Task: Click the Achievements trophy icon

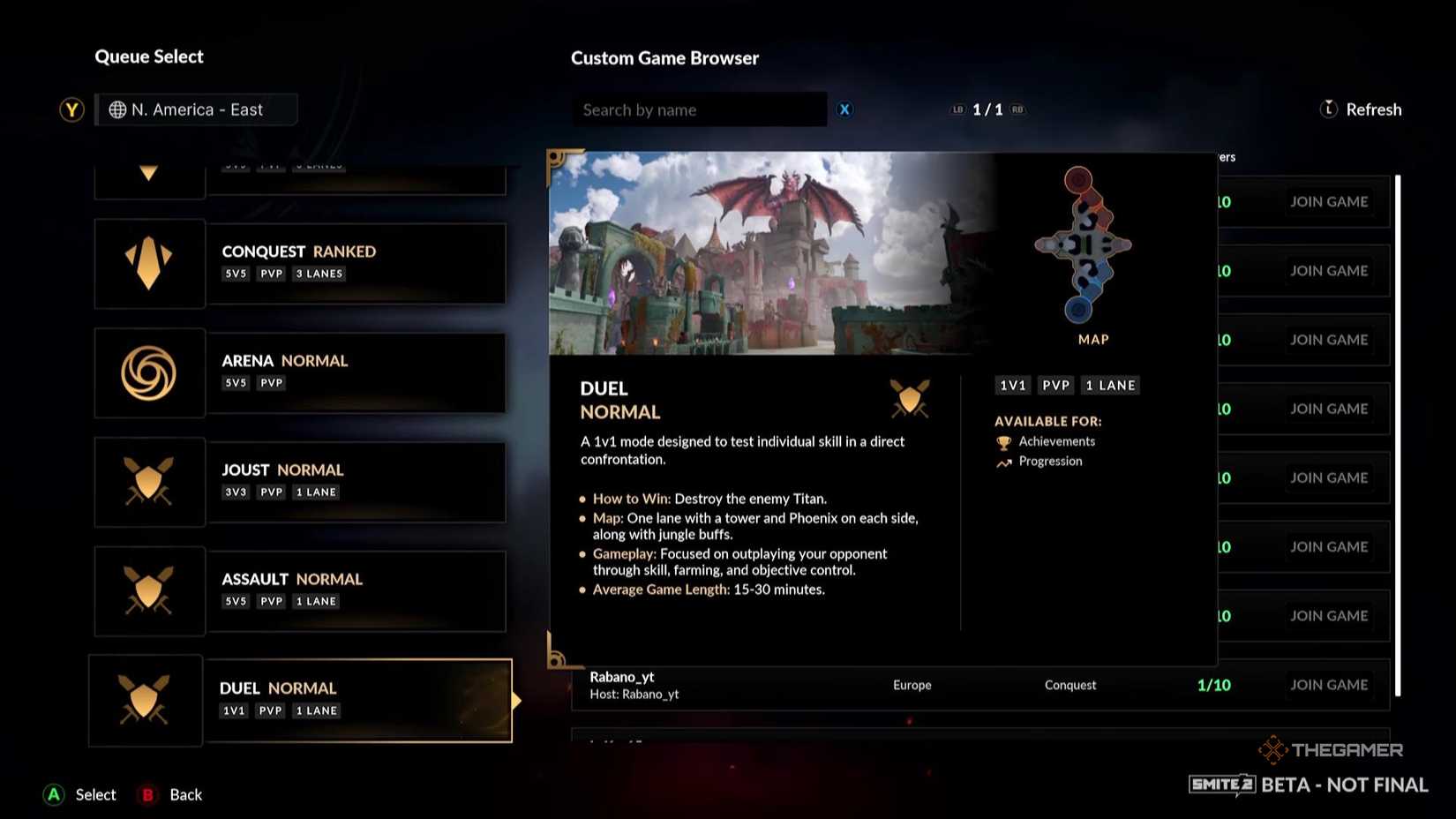Action: (x=1004, y=441)
